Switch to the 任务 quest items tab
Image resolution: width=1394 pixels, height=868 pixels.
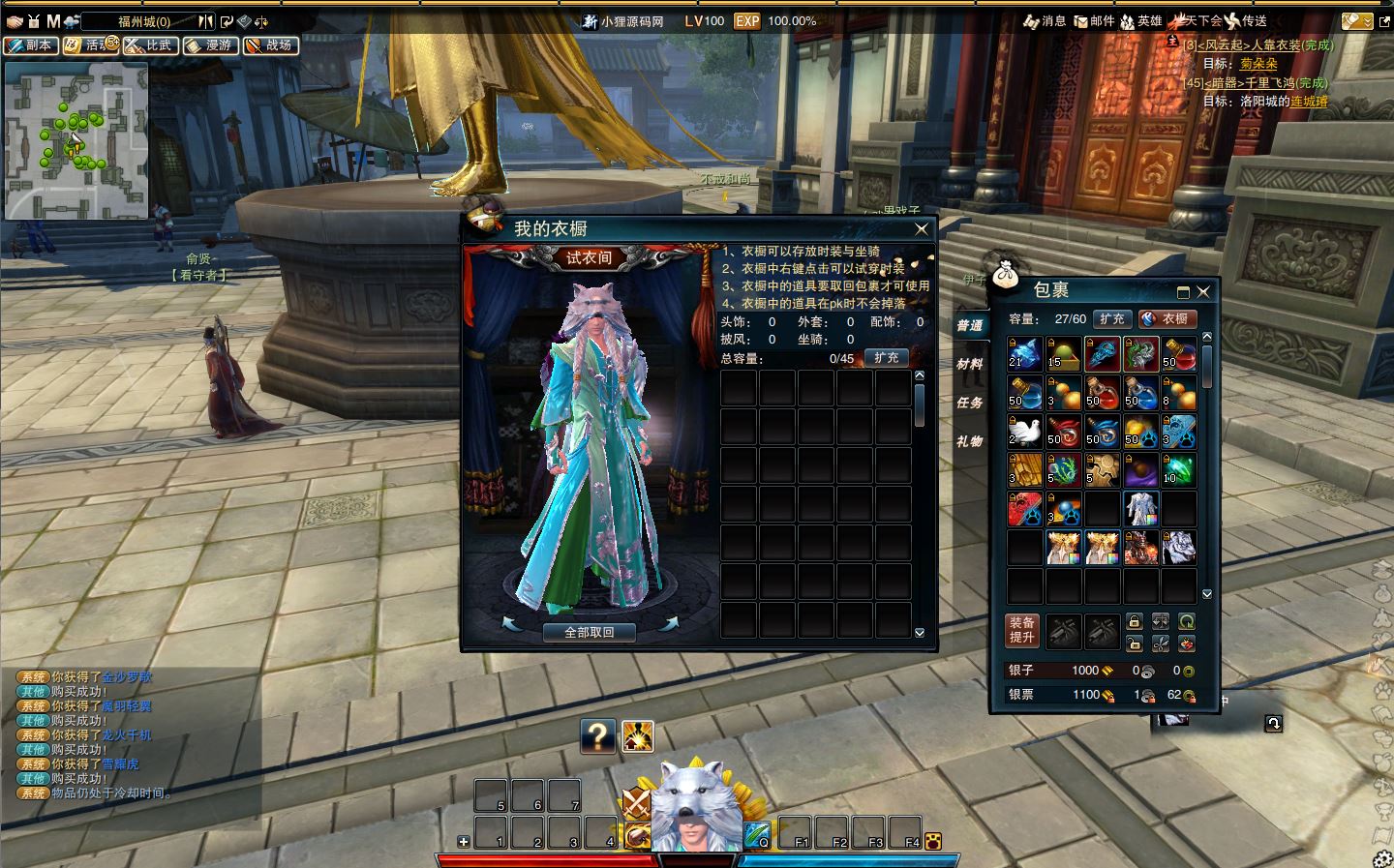(x=970, y=403)
